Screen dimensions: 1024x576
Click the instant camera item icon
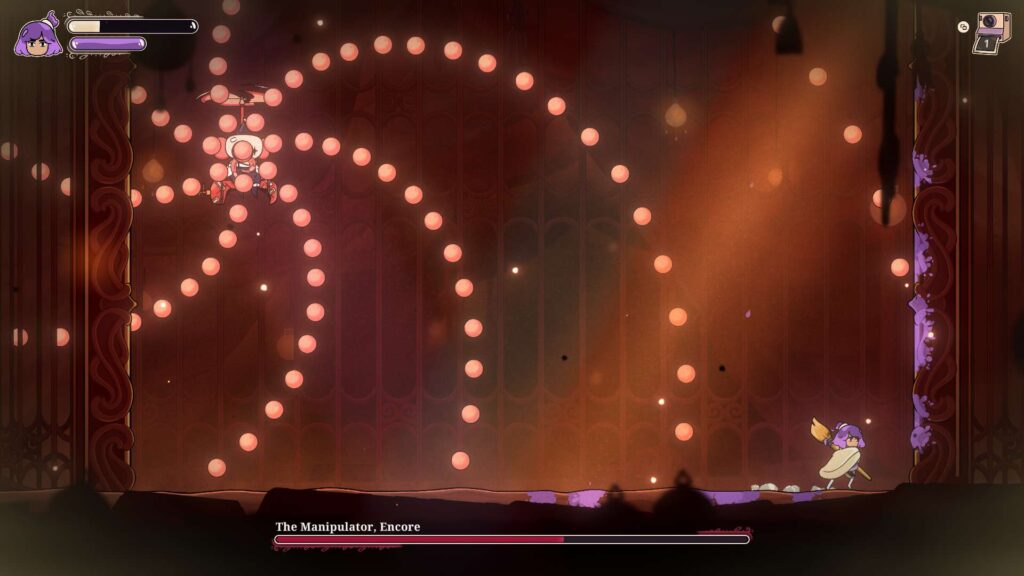(992, 30)
